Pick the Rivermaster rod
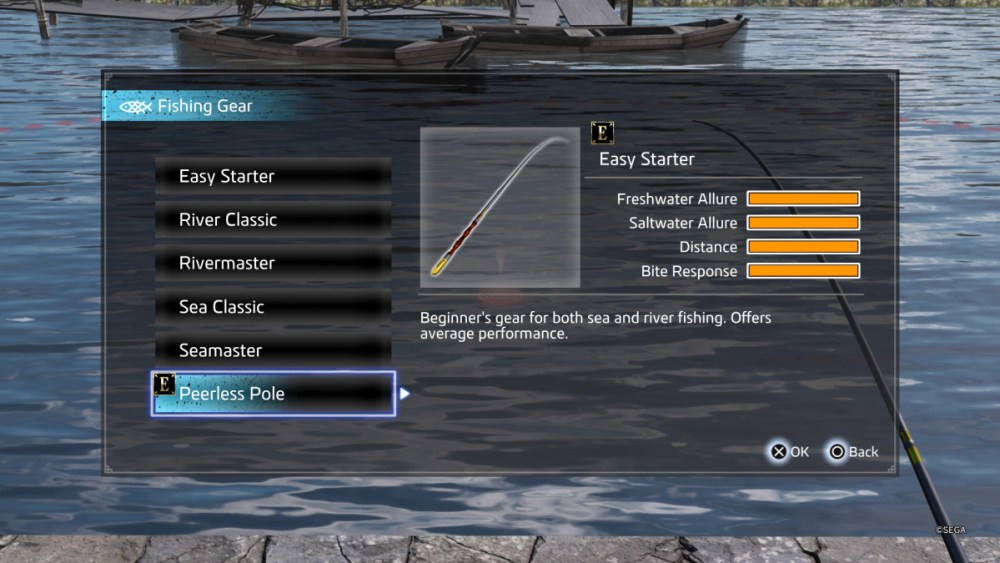Viewport: 1000px width, 563px height. coord(273,263)
